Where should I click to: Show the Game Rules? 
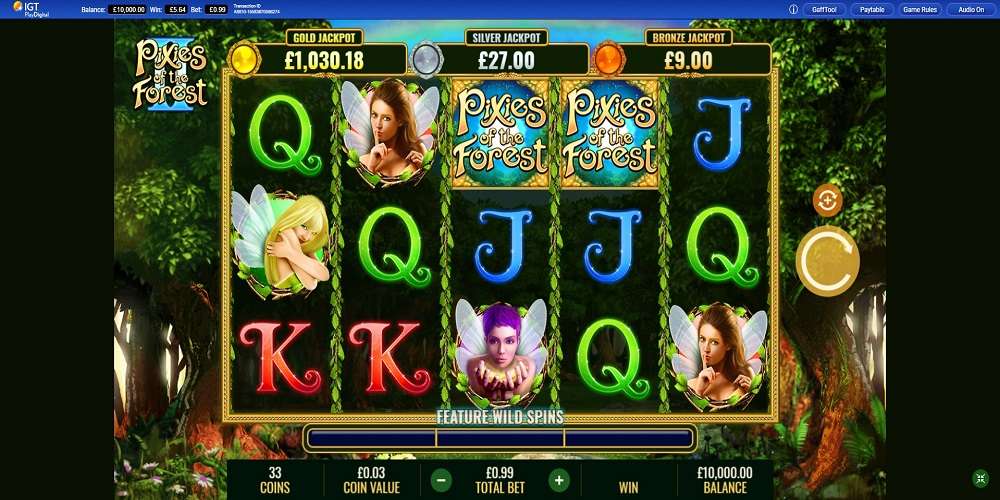tap(919, 9)
